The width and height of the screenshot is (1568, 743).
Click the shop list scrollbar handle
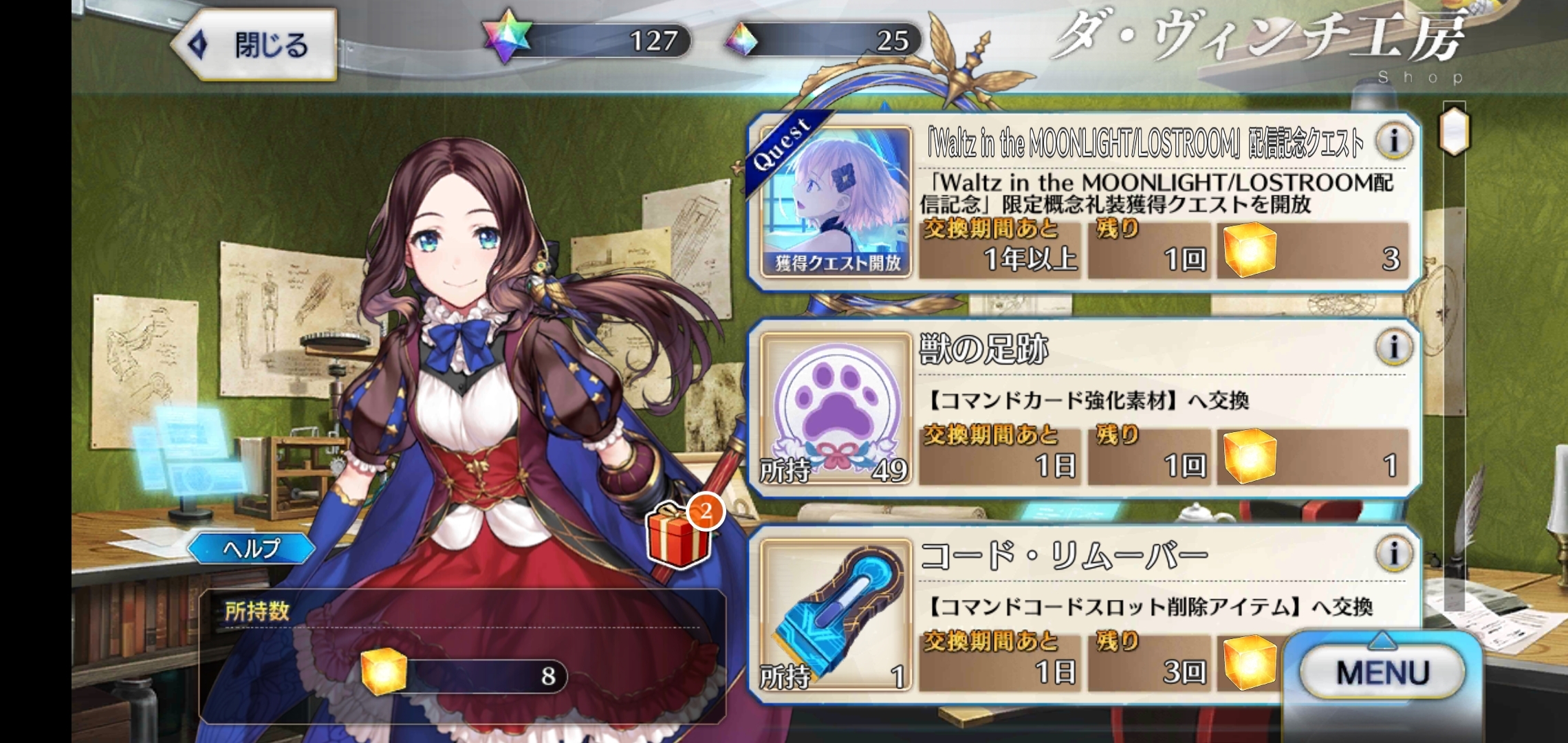coord(1454,131)
